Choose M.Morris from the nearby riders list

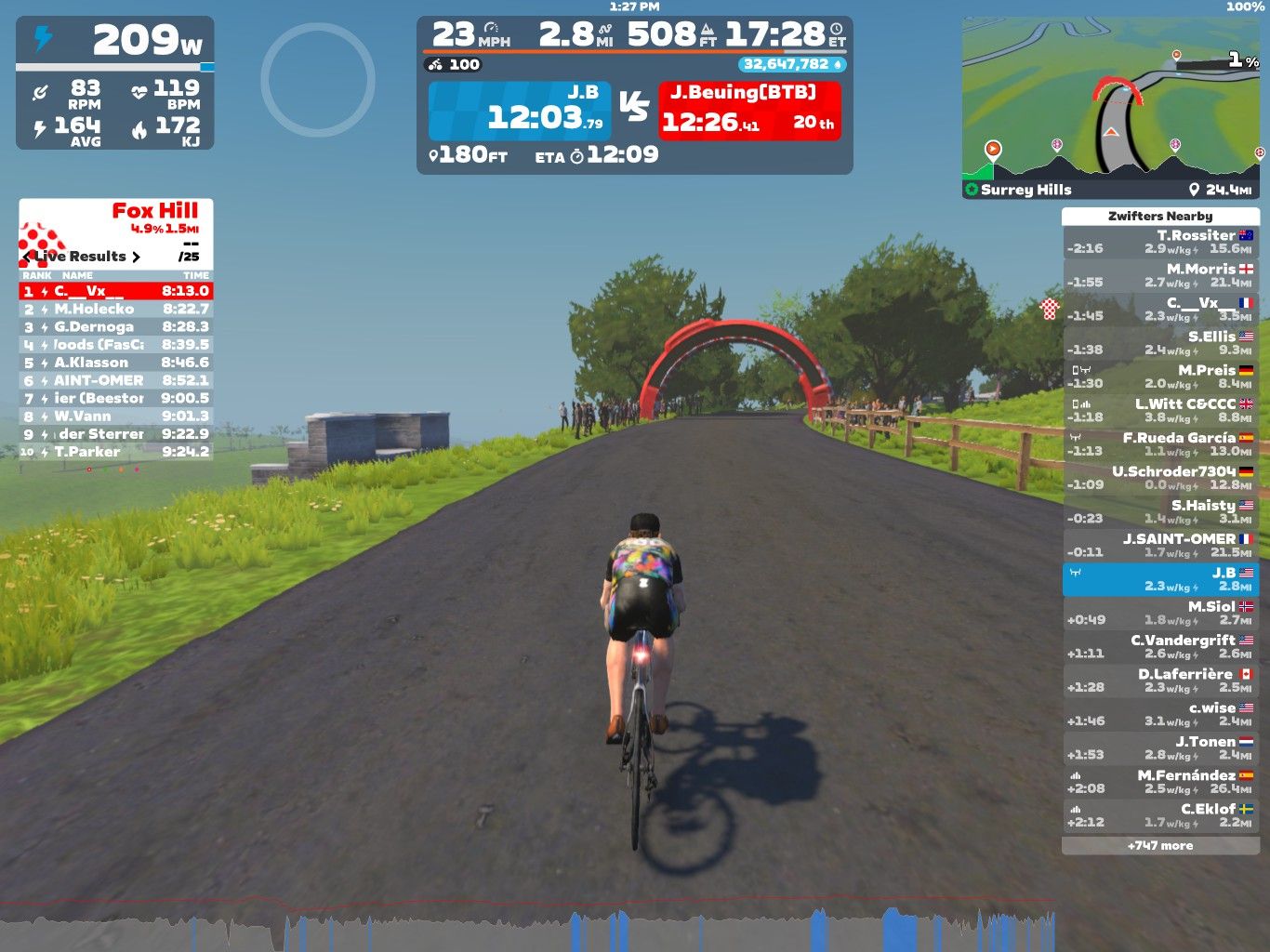click(x=1160, y=275)
